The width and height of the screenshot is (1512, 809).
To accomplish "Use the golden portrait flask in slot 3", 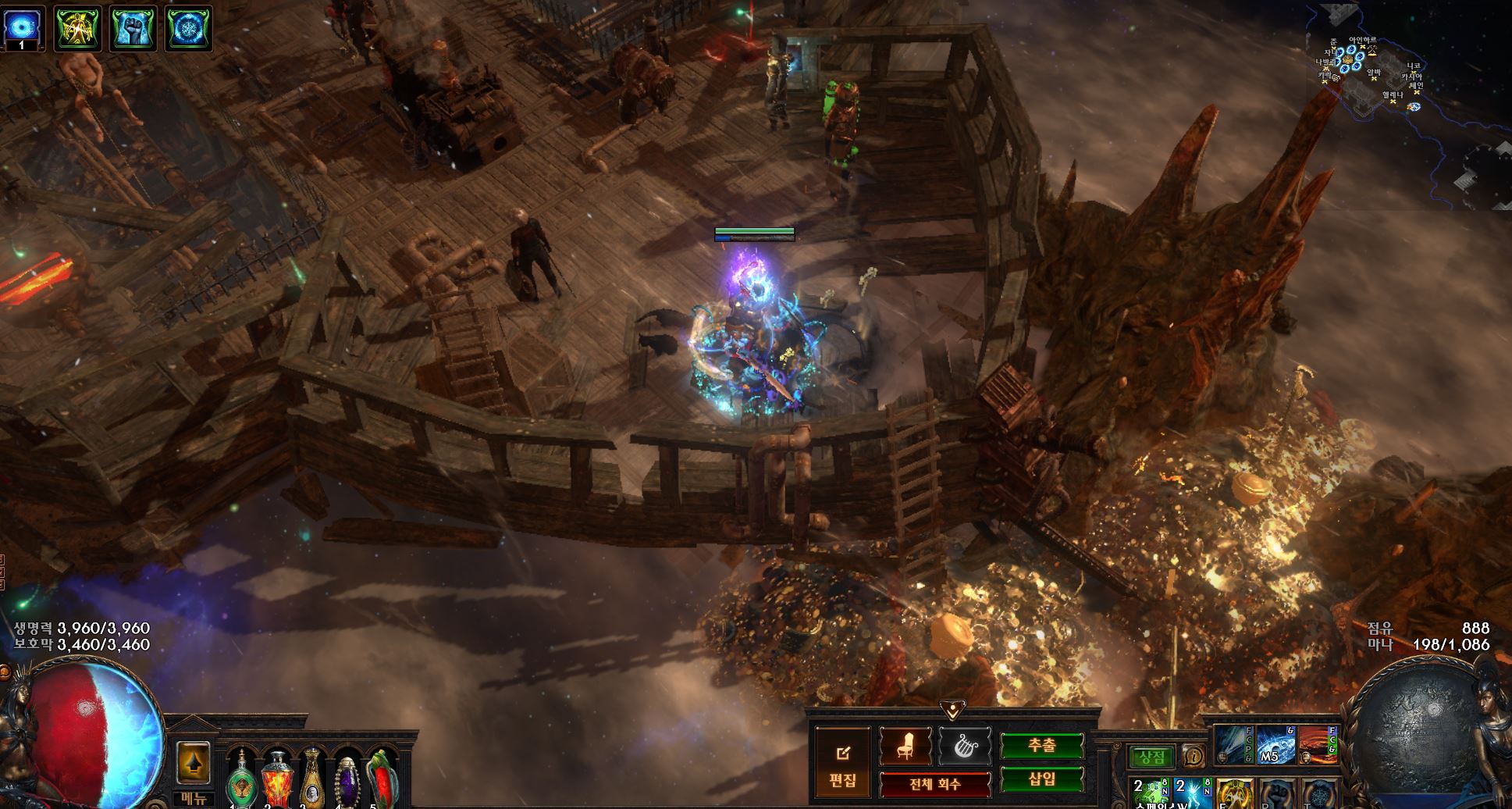I will (311, 779).
